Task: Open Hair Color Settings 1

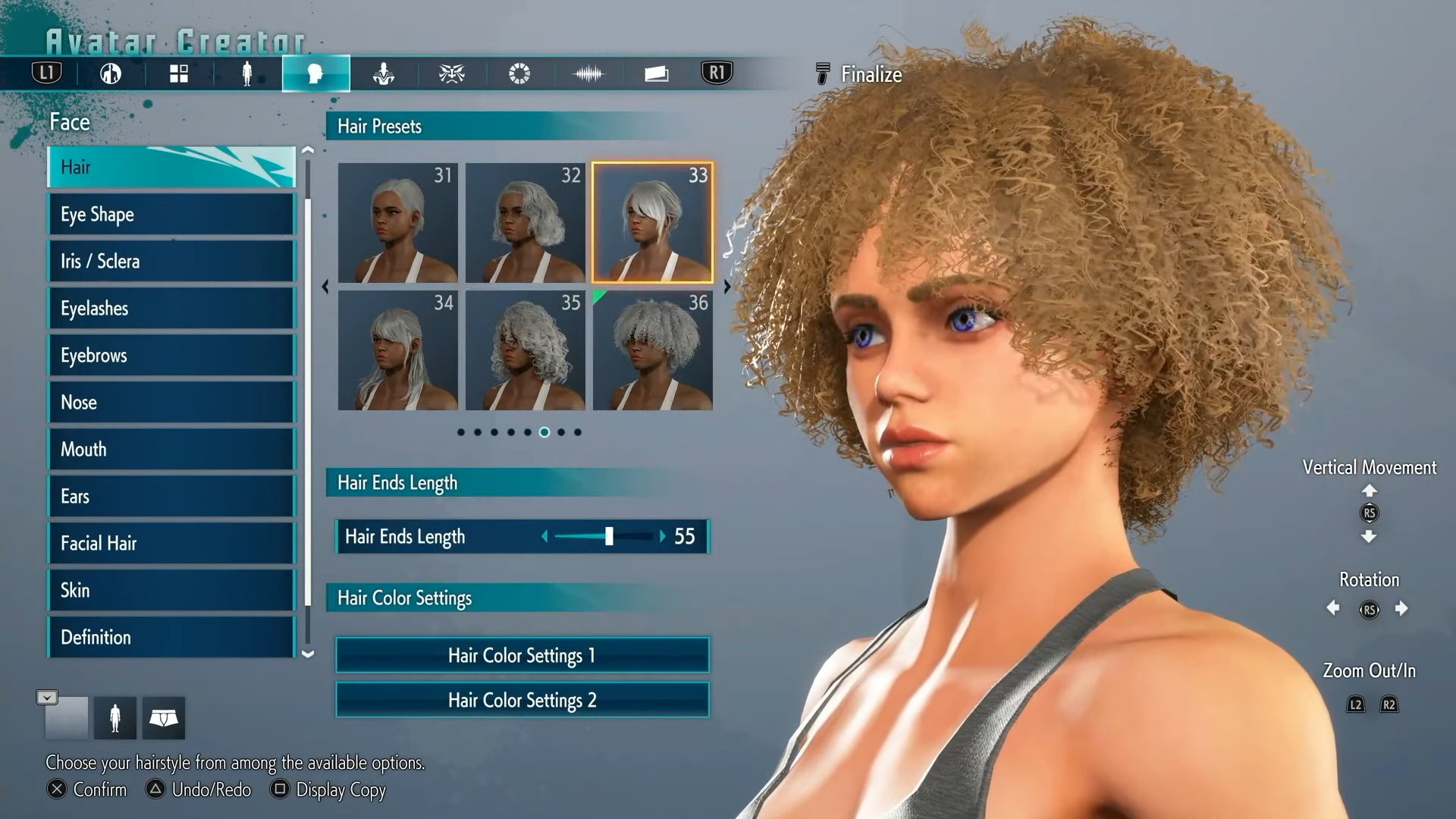Action: [x=522, y=655]
